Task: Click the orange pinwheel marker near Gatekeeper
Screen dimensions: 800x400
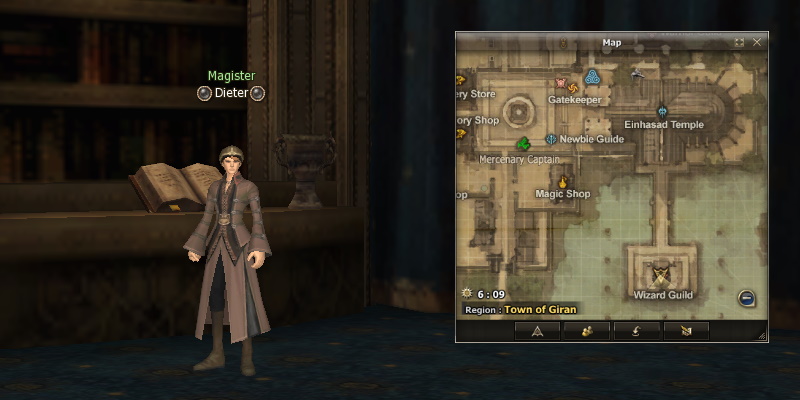Action: (575, 90)
